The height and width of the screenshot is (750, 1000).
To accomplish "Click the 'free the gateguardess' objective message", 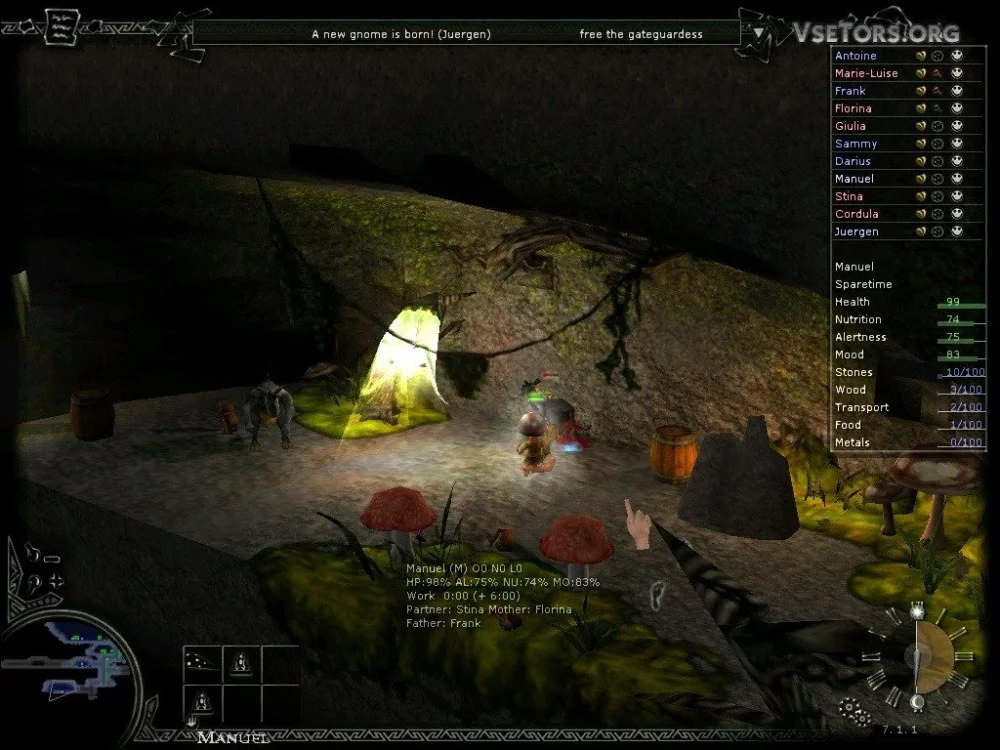I will coord(641,34).
